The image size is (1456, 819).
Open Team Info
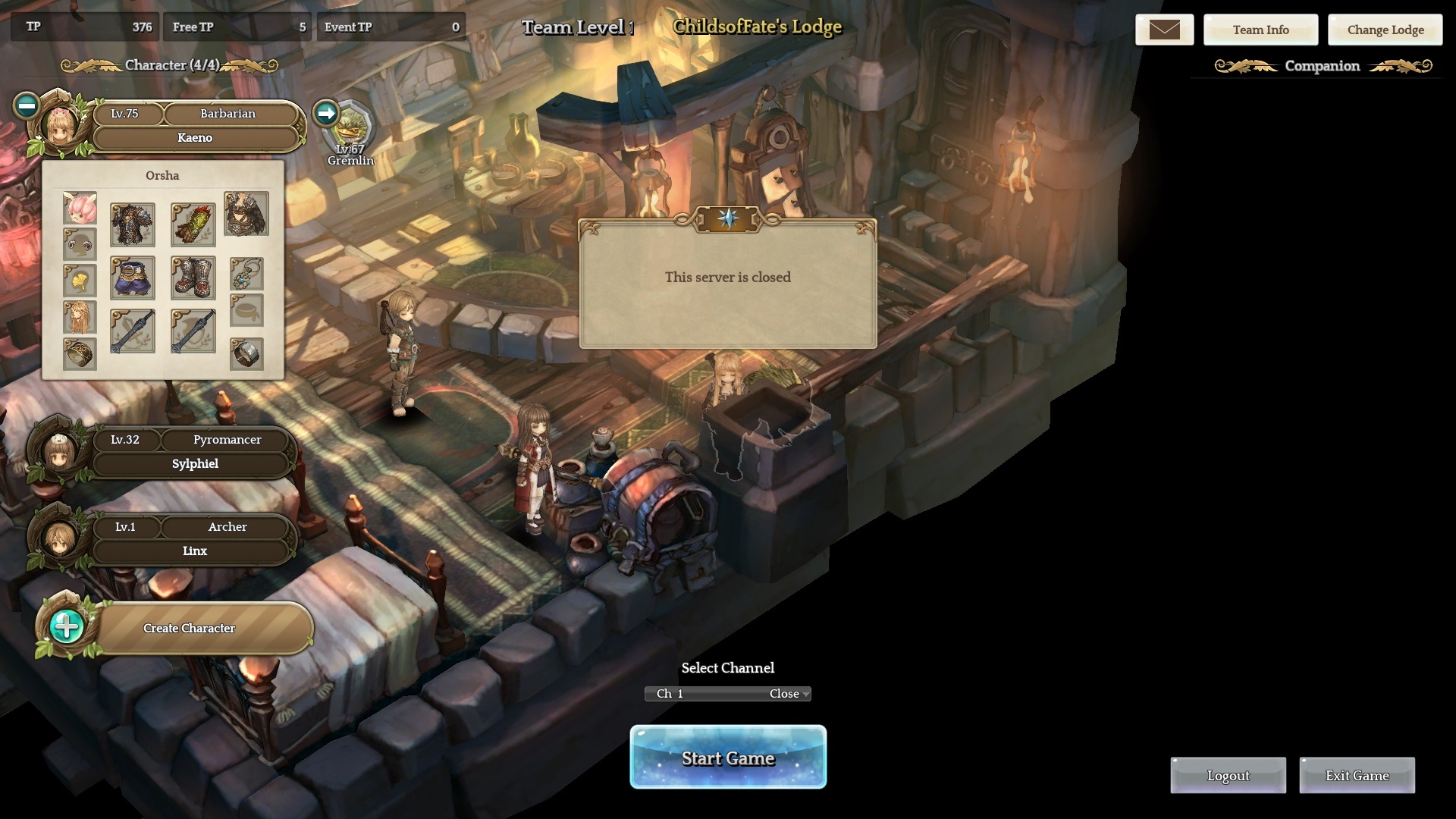1260,30
